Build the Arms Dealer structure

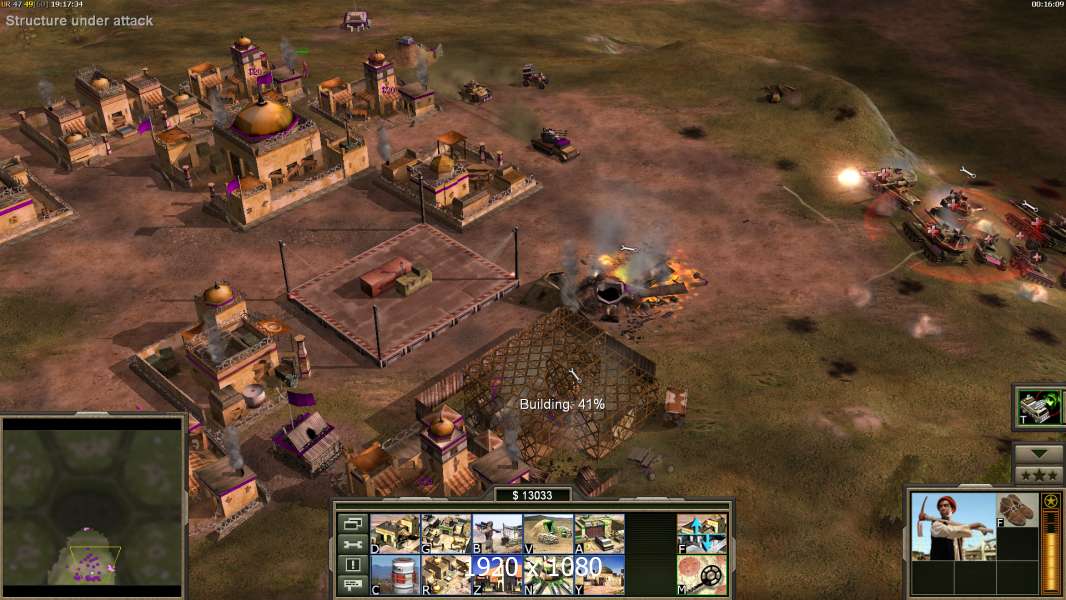point(600,534)
